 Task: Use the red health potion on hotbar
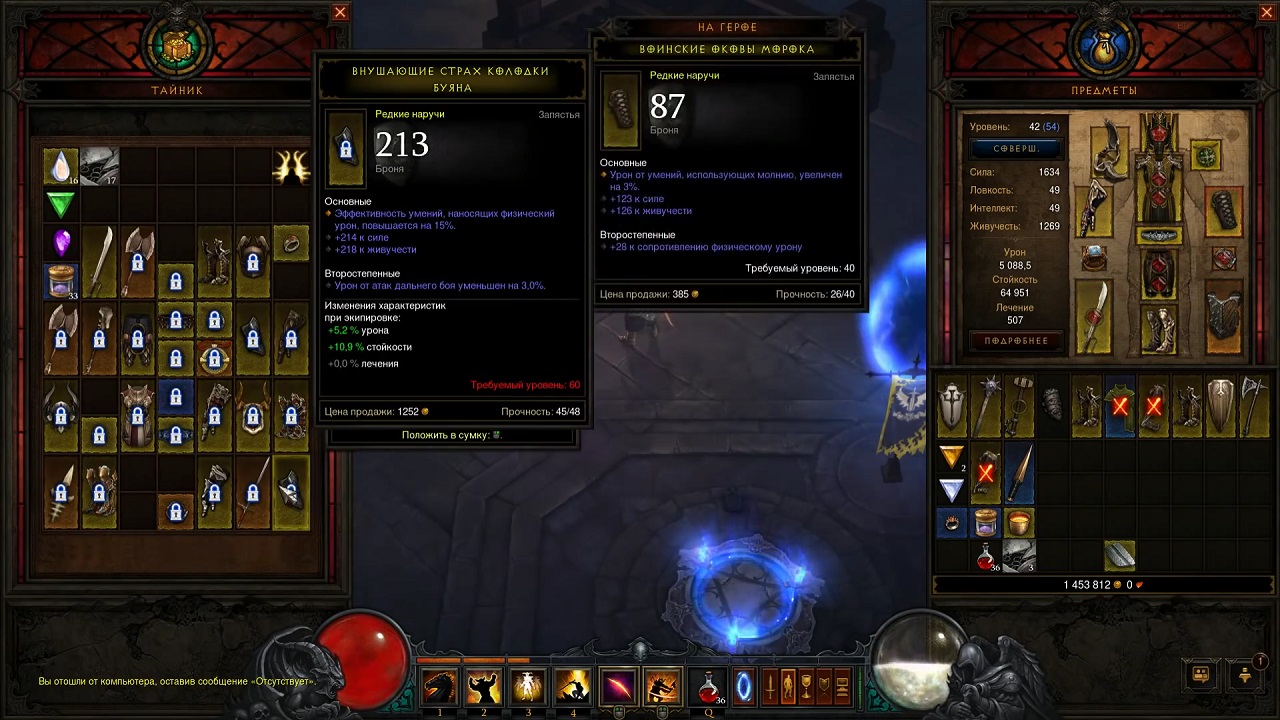click(x=709, y=688)
